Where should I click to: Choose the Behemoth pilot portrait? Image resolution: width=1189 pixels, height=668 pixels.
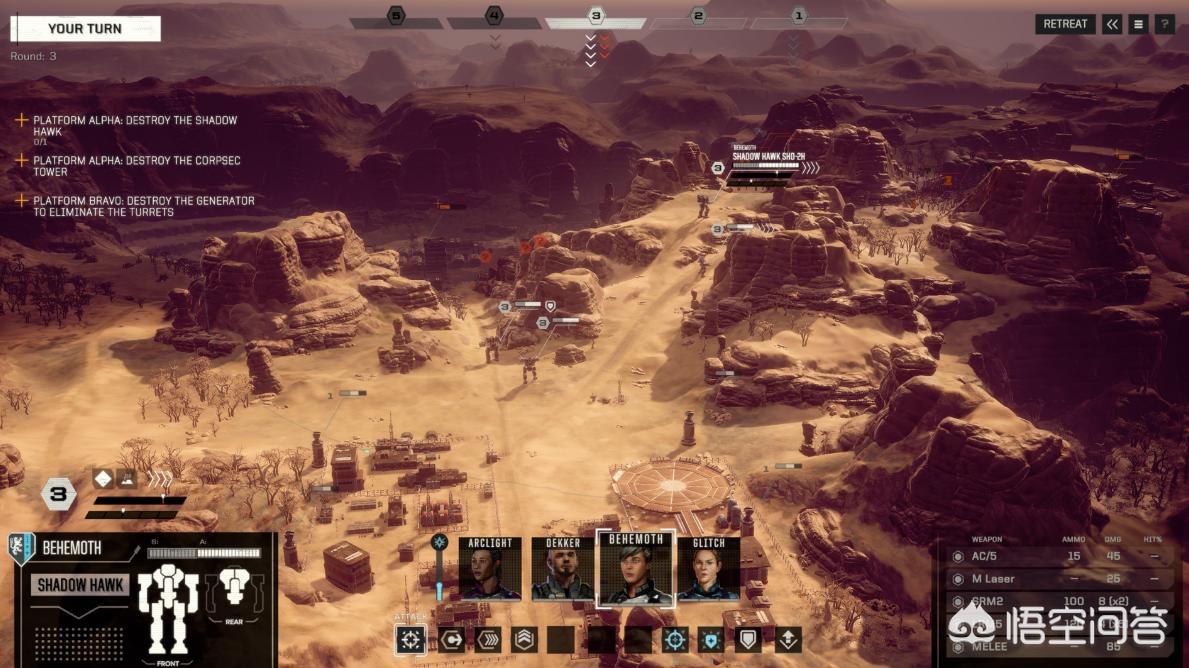[x=636, y=568]
